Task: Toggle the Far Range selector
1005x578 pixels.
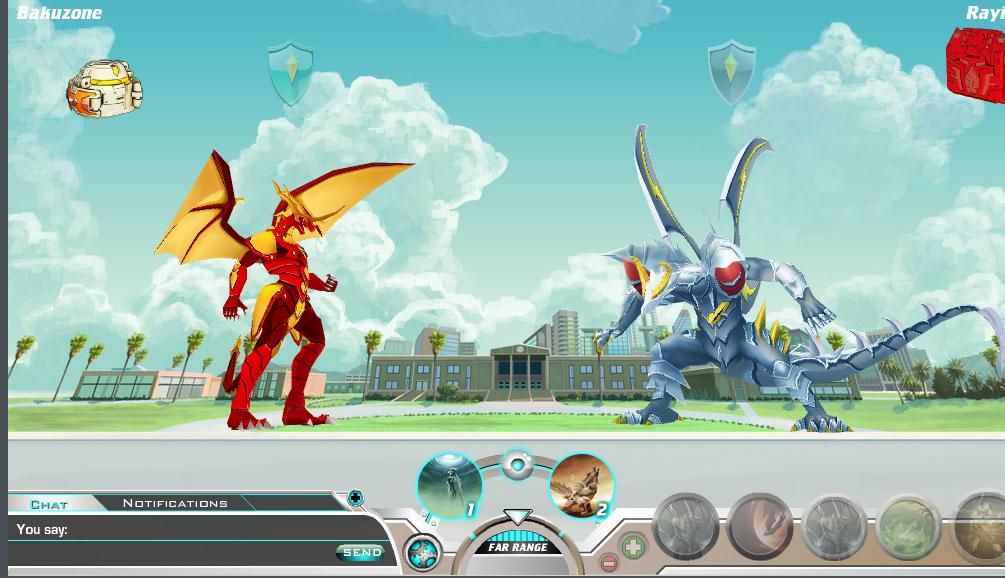Action: click(517, 546)
